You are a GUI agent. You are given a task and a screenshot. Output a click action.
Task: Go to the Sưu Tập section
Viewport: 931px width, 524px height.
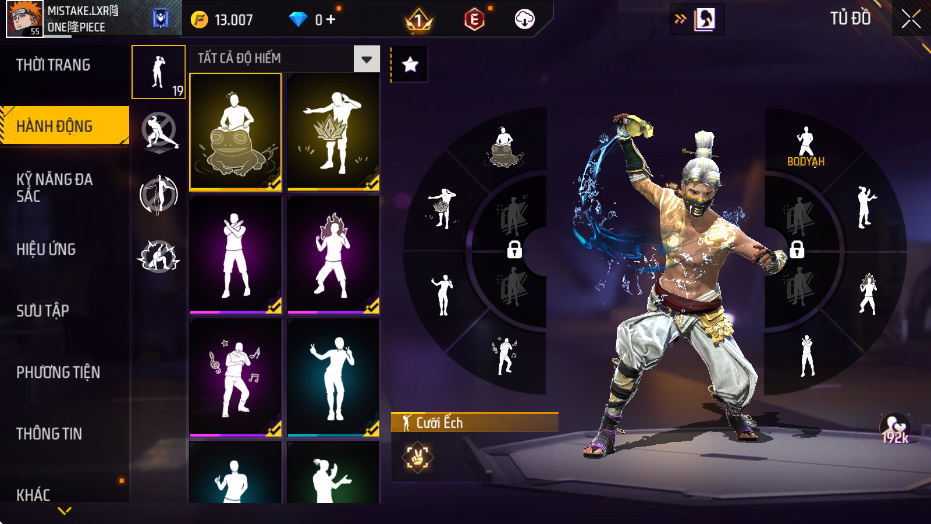(43, 311)
